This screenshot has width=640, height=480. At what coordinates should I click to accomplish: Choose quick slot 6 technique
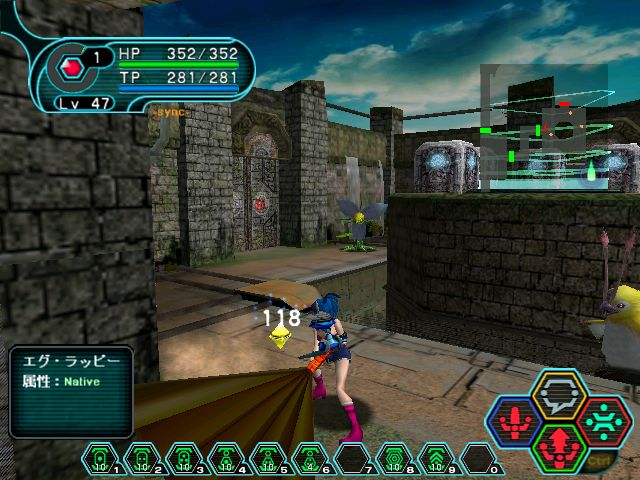[311, 458]
